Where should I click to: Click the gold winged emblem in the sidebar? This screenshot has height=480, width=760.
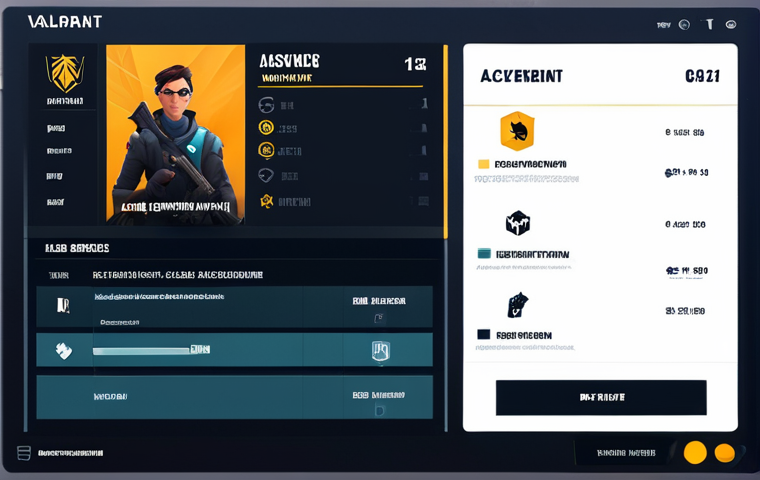[65, 73]
